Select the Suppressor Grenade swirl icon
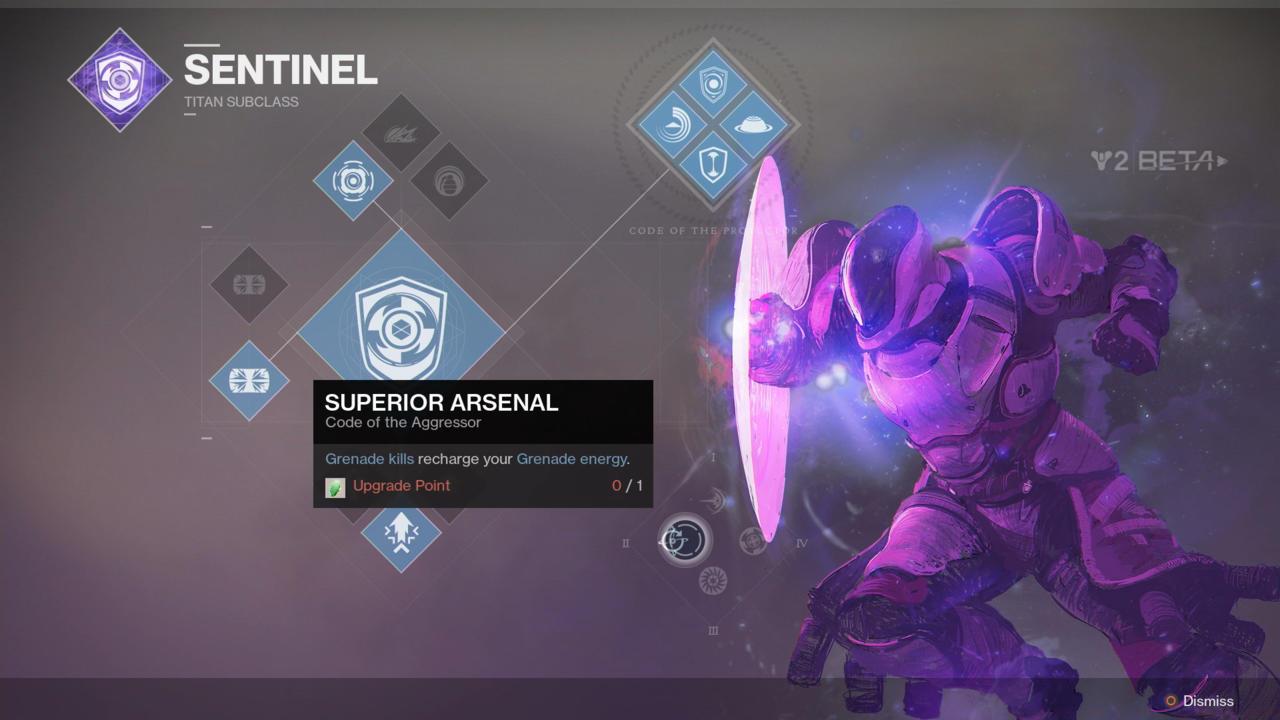This screenshot has height=720, width=1280. tap(352, 180)
